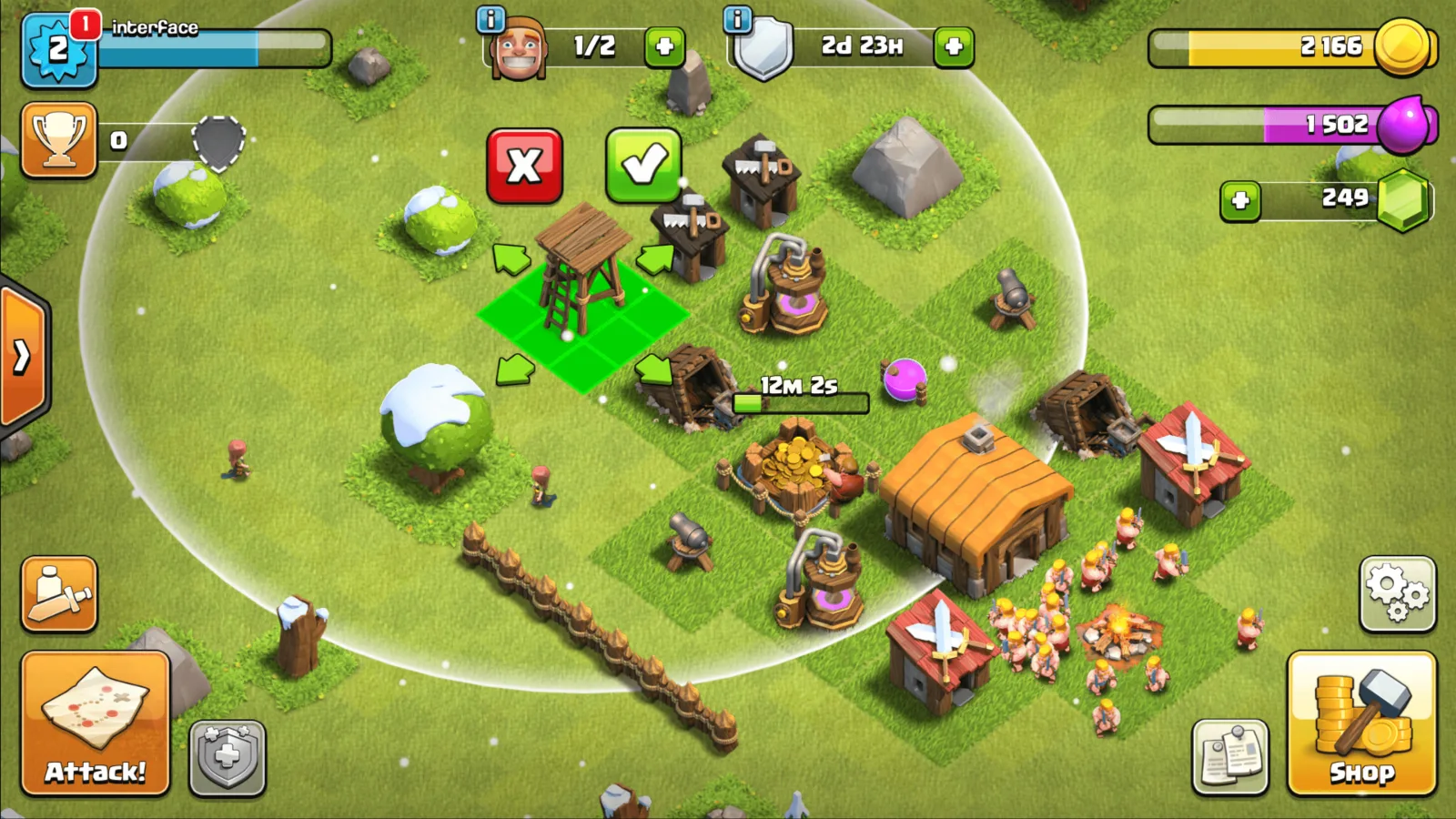Click the gold mine upgrade timer bar
Screen dimensions: 1456x819
pos(801,403)
